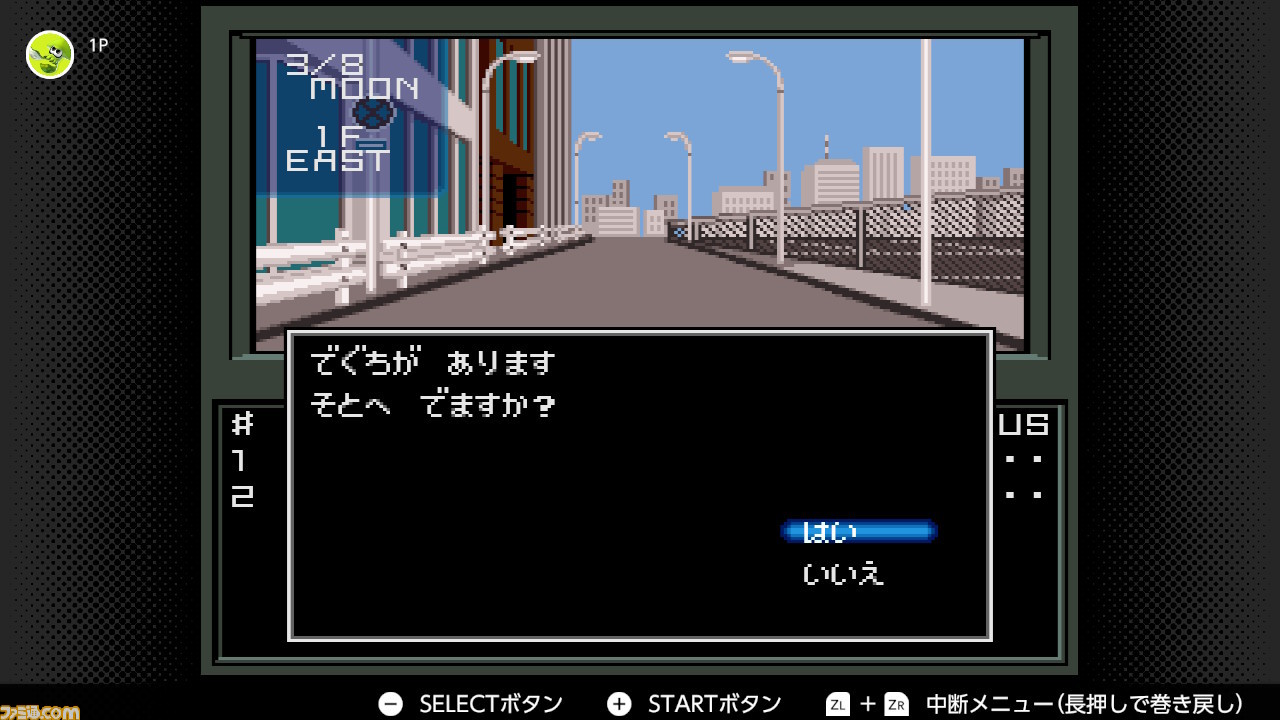Click the minus SELECT button icon
Image resolution: width=1280 pixels, height=720 pixels.
click(389, 703)
